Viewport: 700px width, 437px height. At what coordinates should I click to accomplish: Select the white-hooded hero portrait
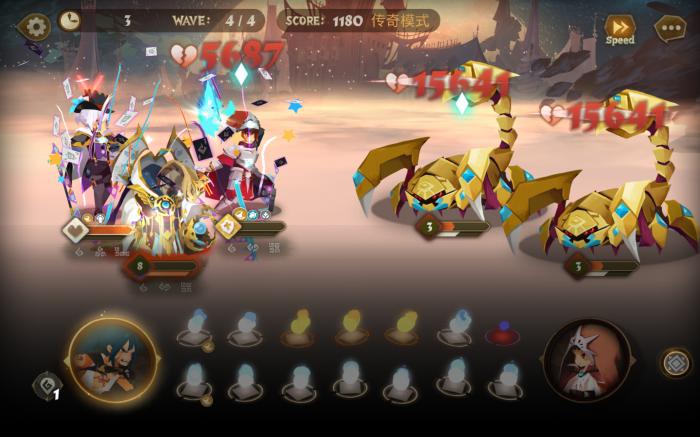[587, 360]
